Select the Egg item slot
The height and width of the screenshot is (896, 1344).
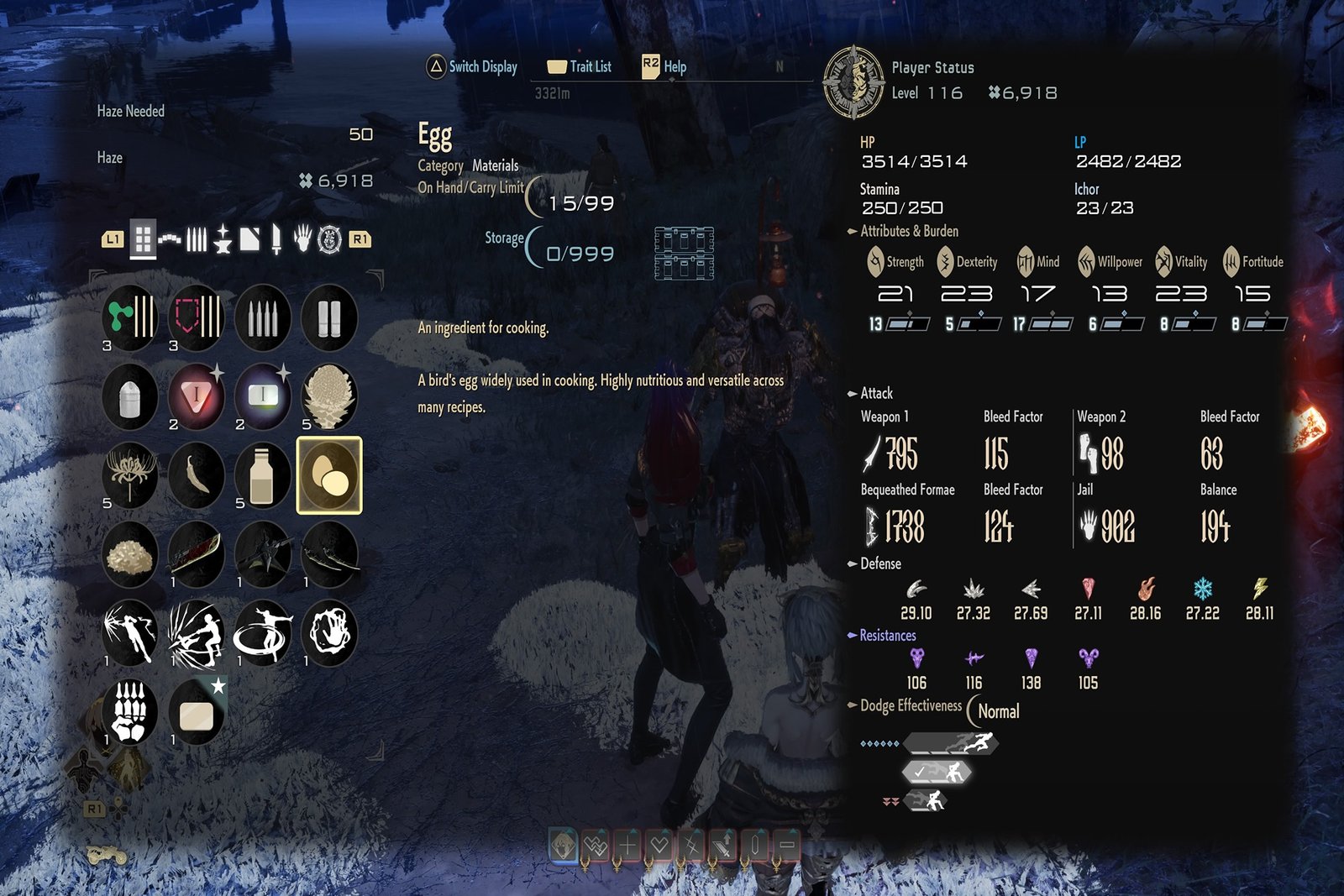pos(329,475)
